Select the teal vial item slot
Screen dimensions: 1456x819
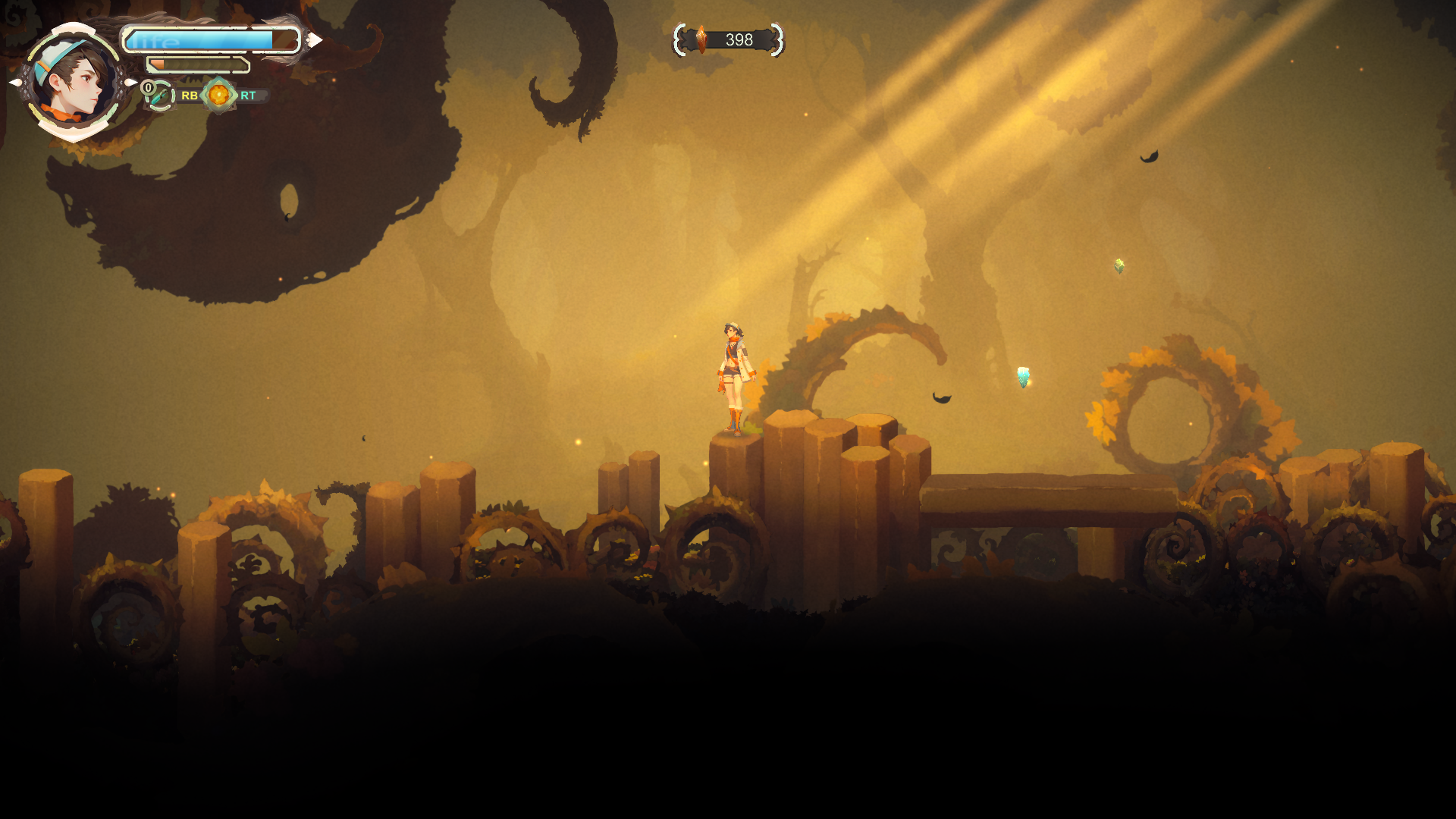[160, 97]
